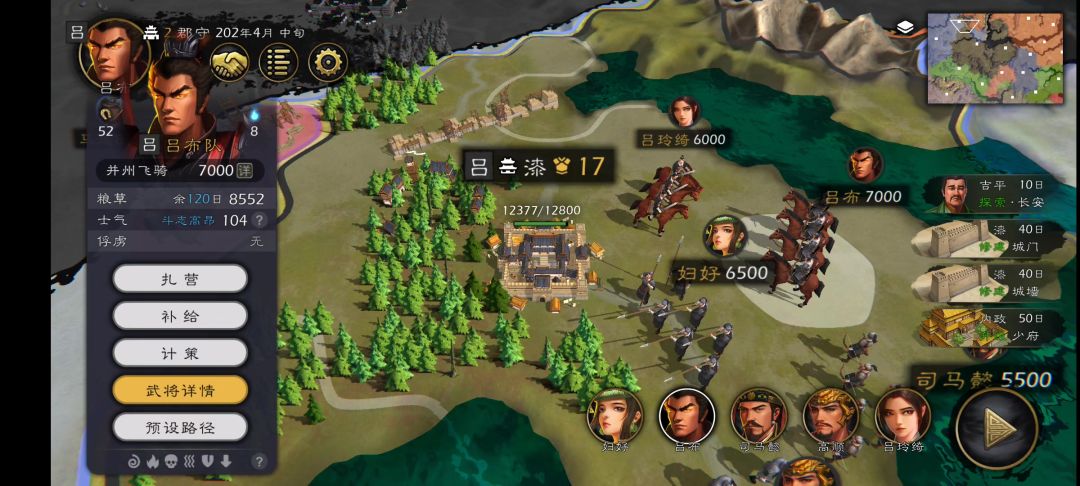Open diplomacy via the handshake icon
Viewport: 1080px width, 486px height.
(x=230, y=62)
